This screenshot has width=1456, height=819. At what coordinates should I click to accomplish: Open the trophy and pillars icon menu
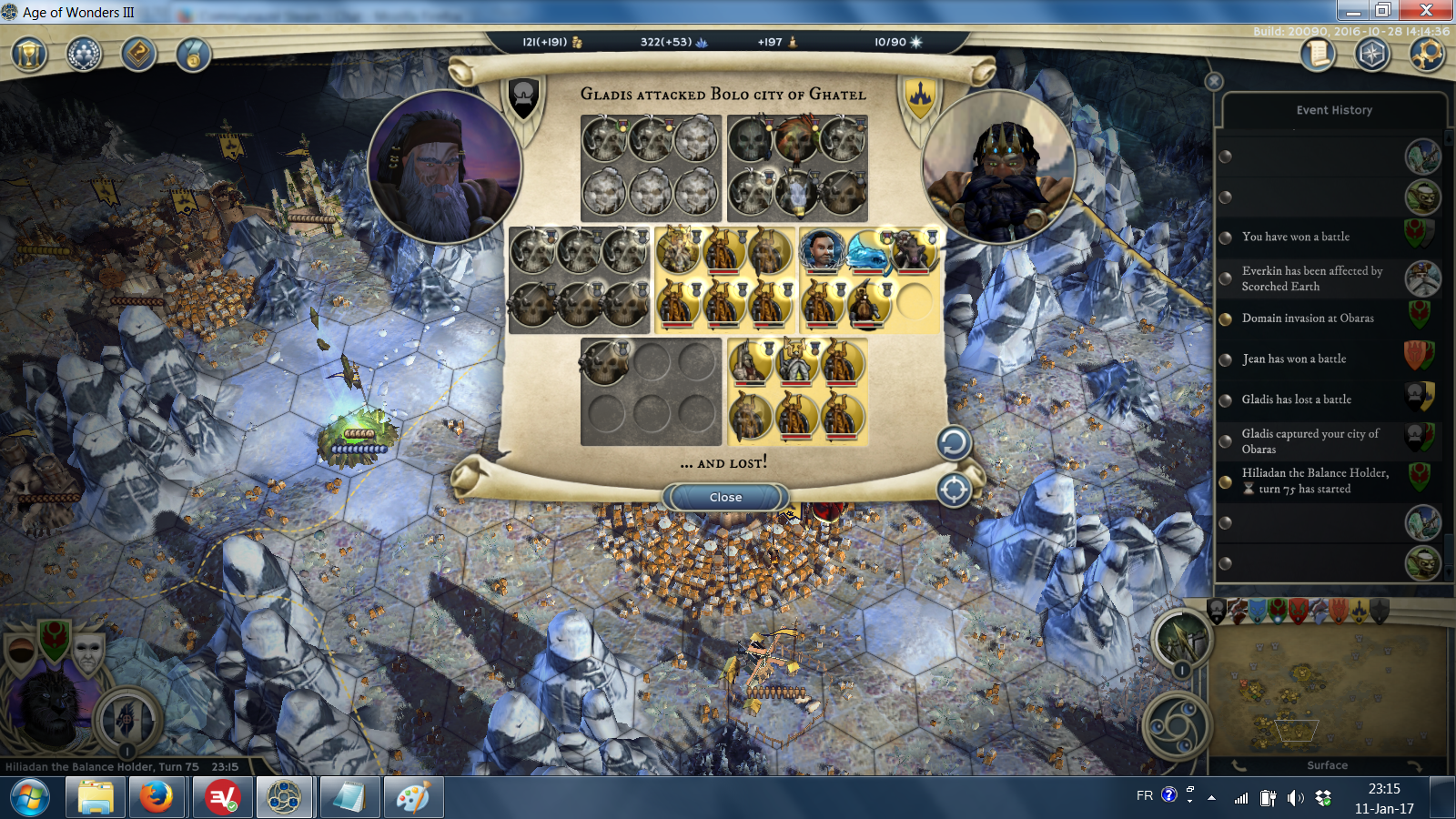pyautogui.click(x=29, y=55)
